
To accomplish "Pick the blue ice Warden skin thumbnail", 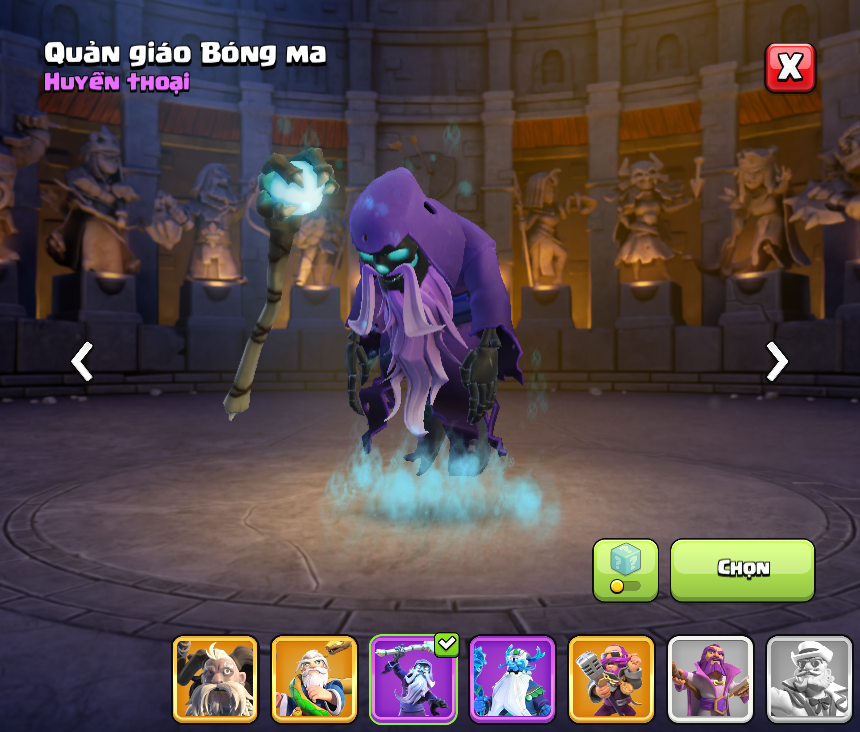I will 512,679.
